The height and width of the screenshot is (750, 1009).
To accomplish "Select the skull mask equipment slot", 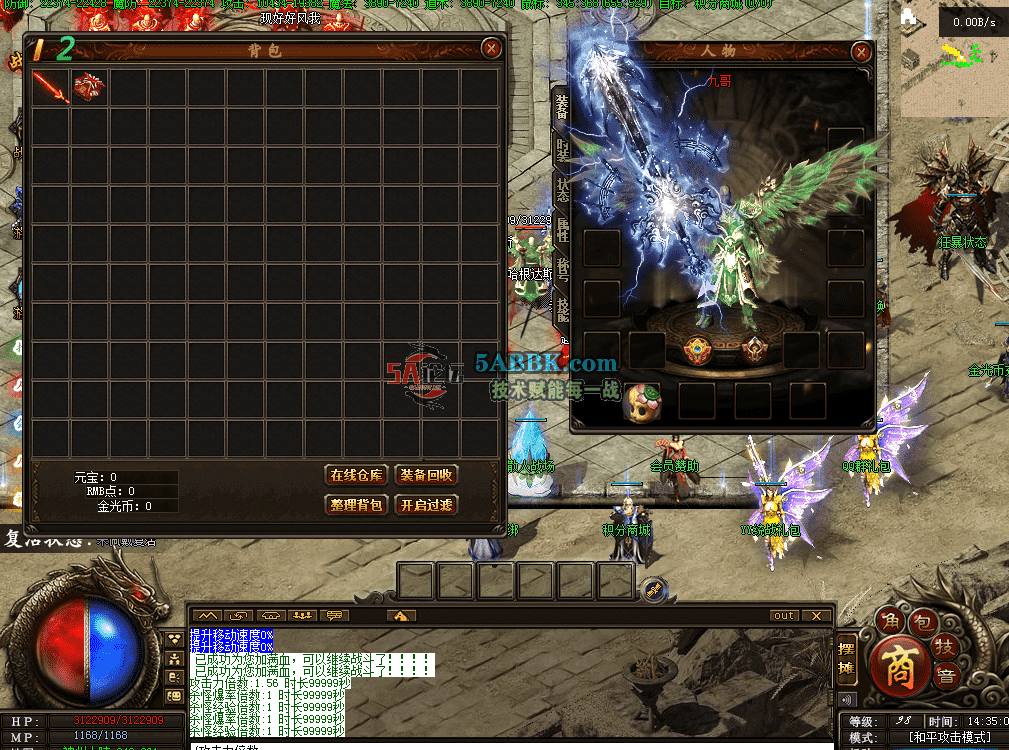I will point(641,401).
